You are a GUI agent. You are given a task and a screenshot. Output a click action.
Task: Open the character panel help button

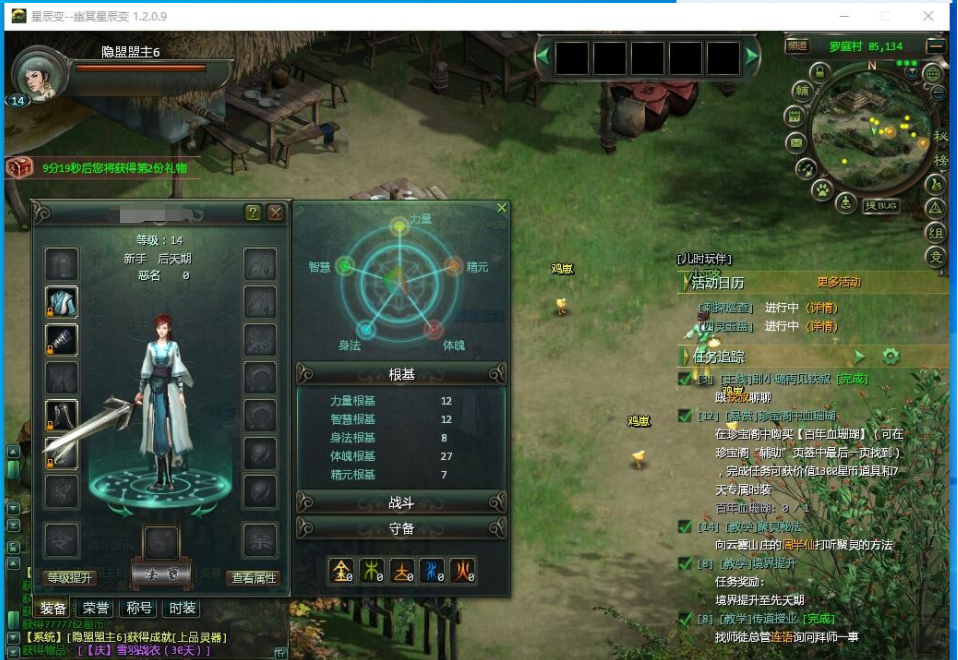253,212
